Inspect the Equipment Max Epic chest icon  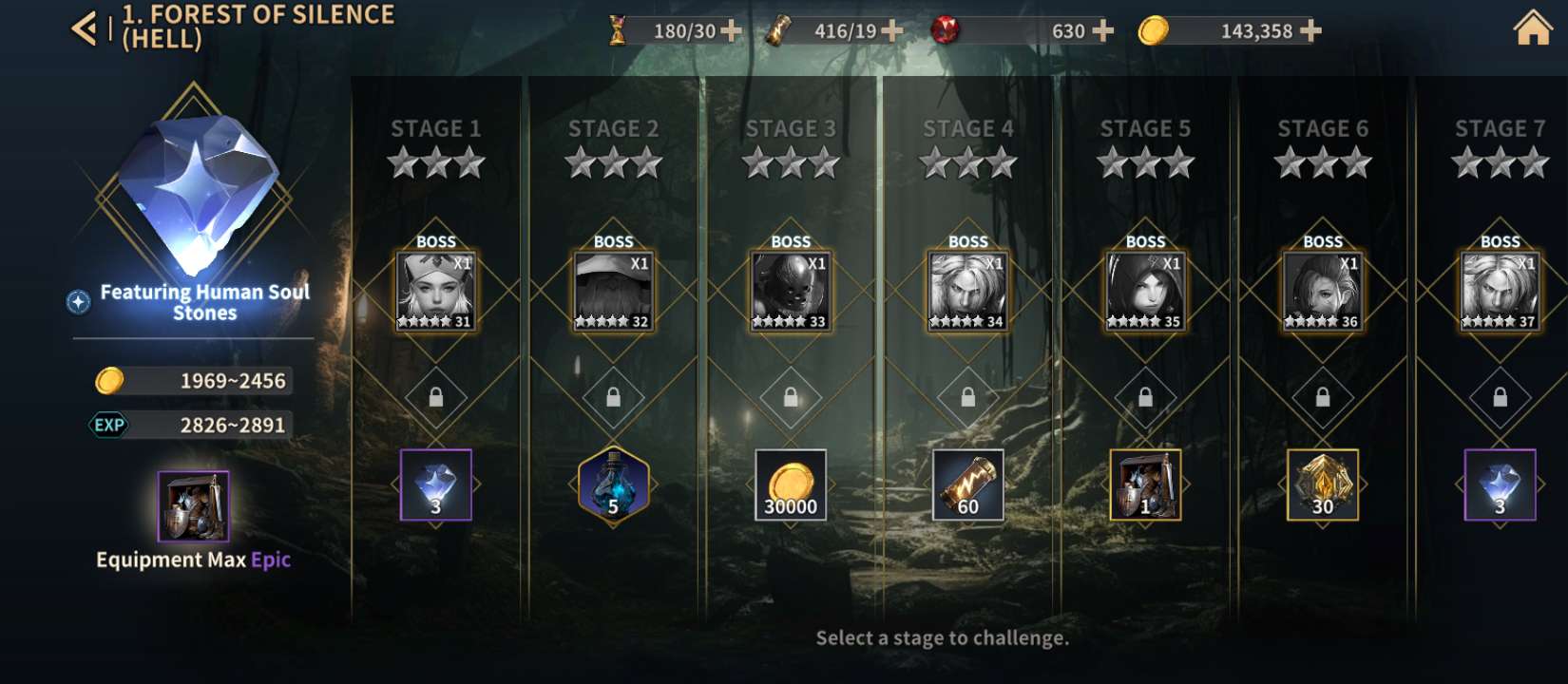point(193,505)
